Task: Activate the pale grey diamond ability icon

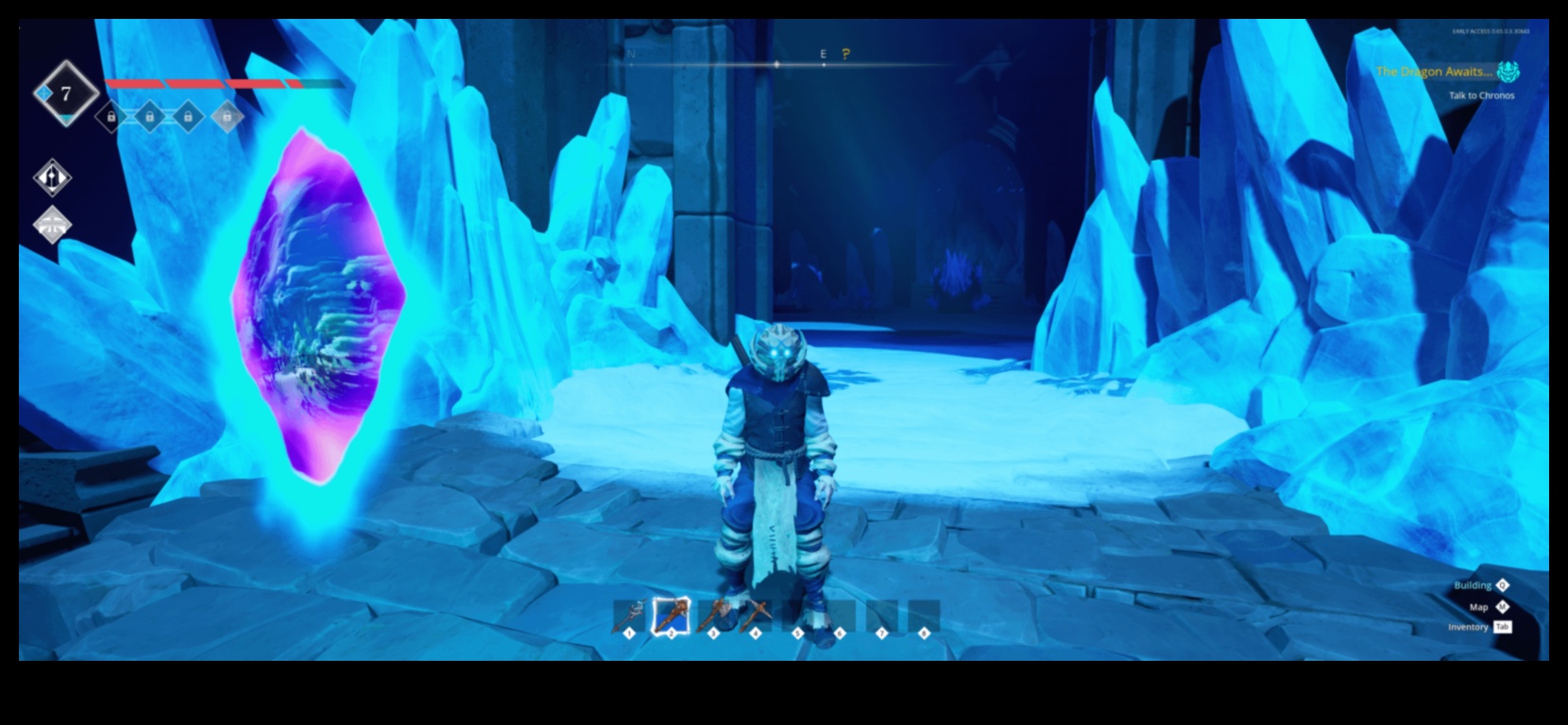Action: tap(53, 225)
